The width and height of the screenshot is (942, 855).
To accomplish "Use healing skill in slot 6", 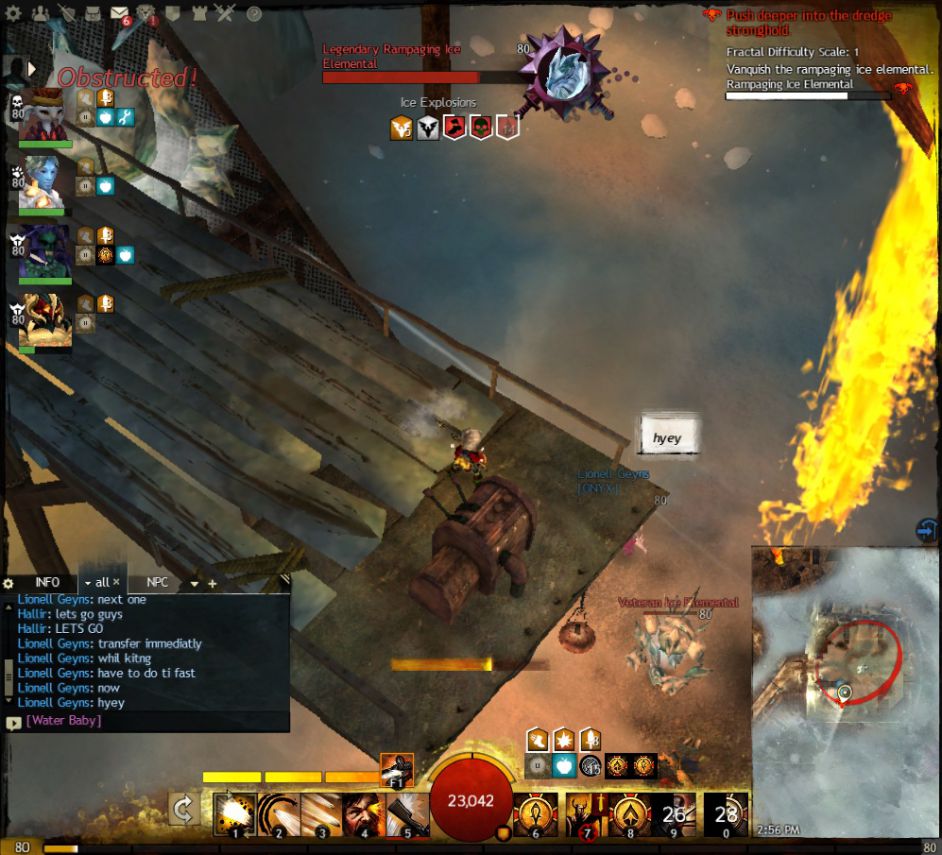I will click(535, 814).
